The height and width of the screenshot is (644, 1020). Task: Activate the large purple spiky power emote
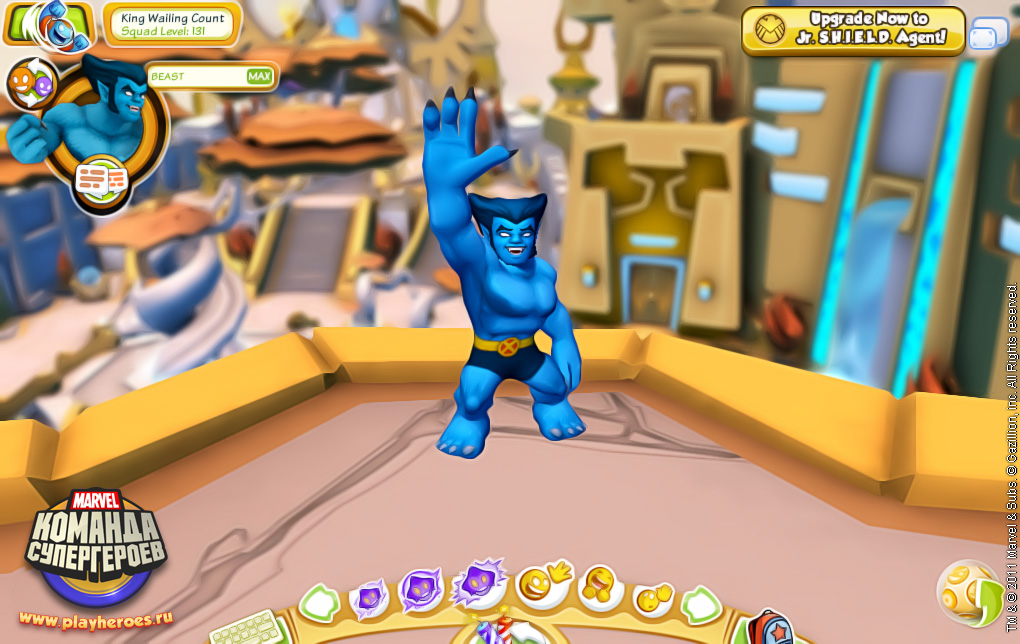click(x=478, y=583)
